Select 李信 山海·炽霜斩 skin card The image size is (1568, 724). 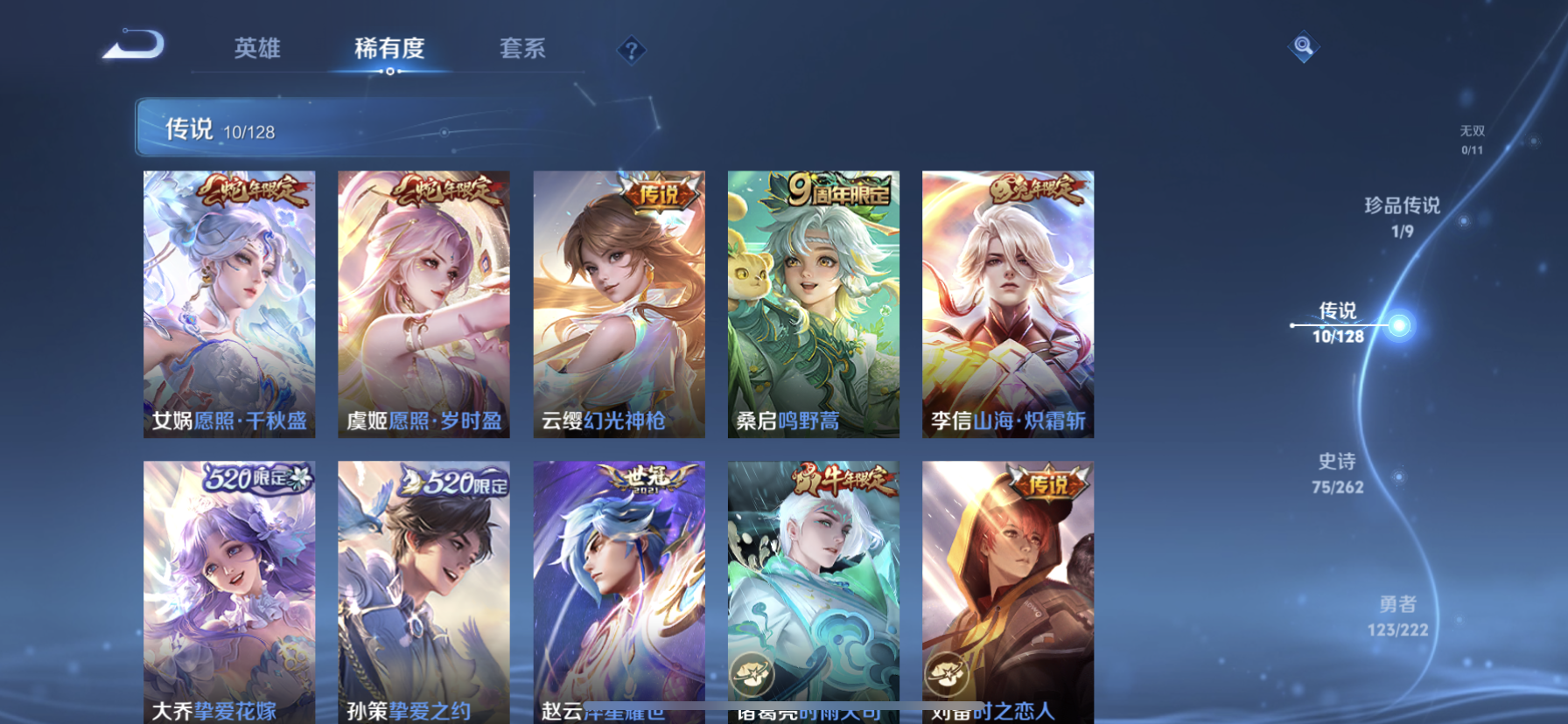pyautogui.click(x=1007, y=303)
